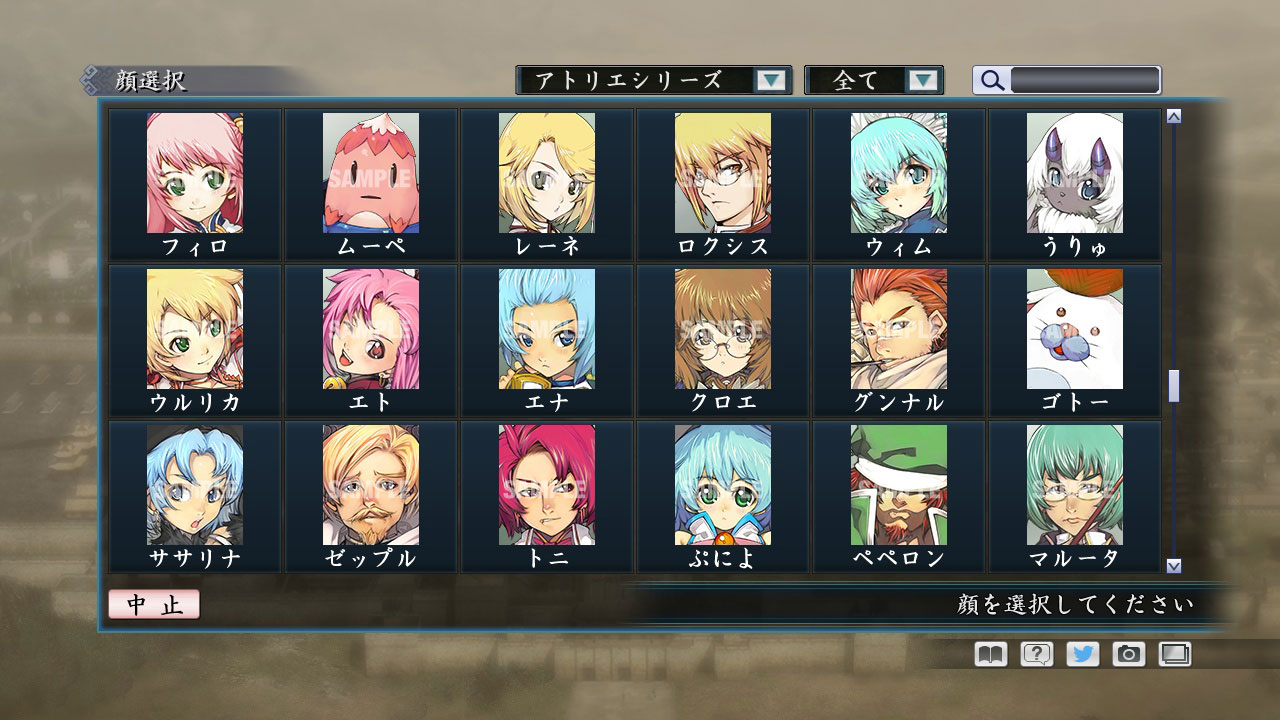
Task: Open the 全て filter dropdown
Action: point(875,80)
